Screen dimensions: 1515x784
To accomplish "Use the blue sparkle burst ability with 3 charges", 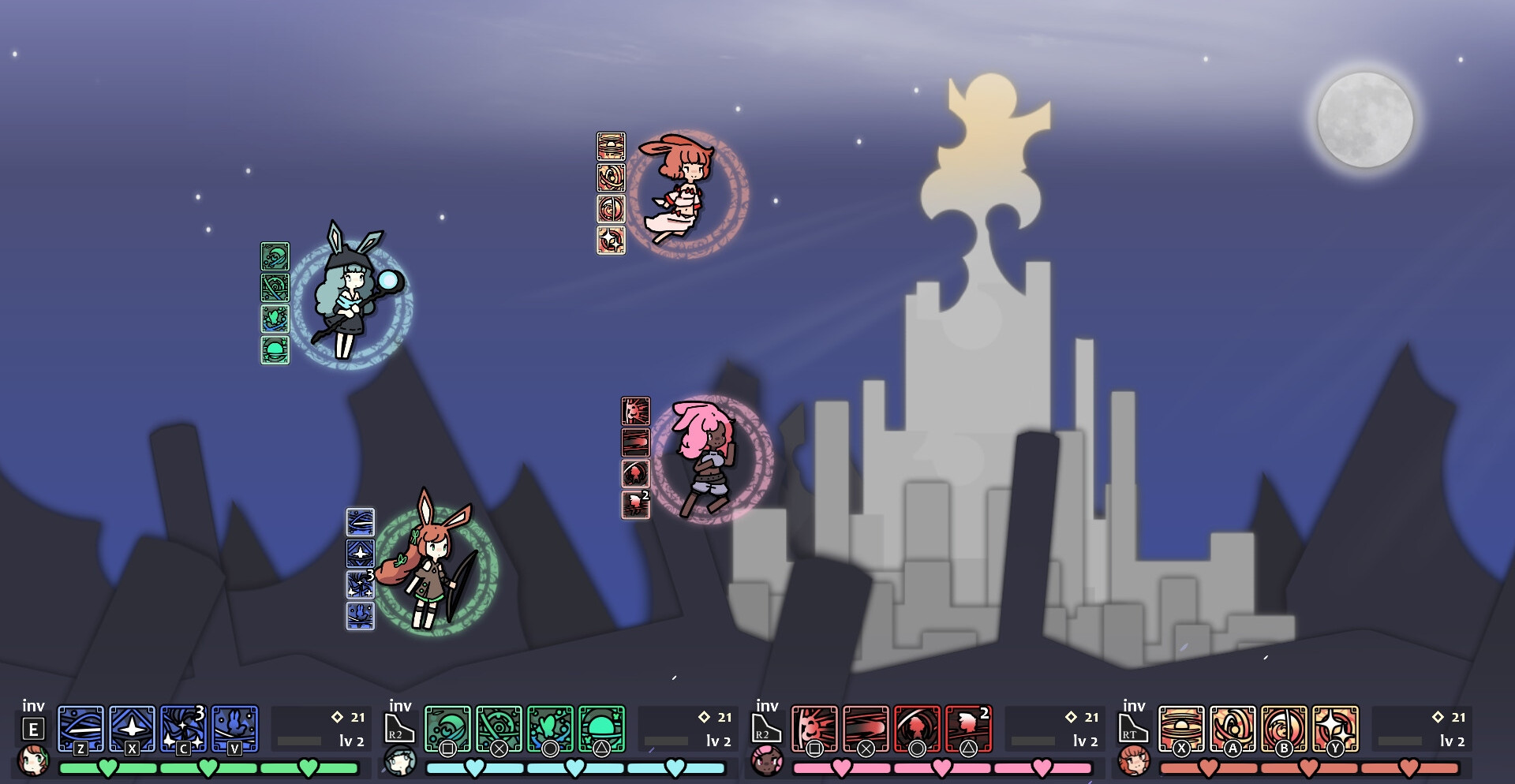I will 183,727.
